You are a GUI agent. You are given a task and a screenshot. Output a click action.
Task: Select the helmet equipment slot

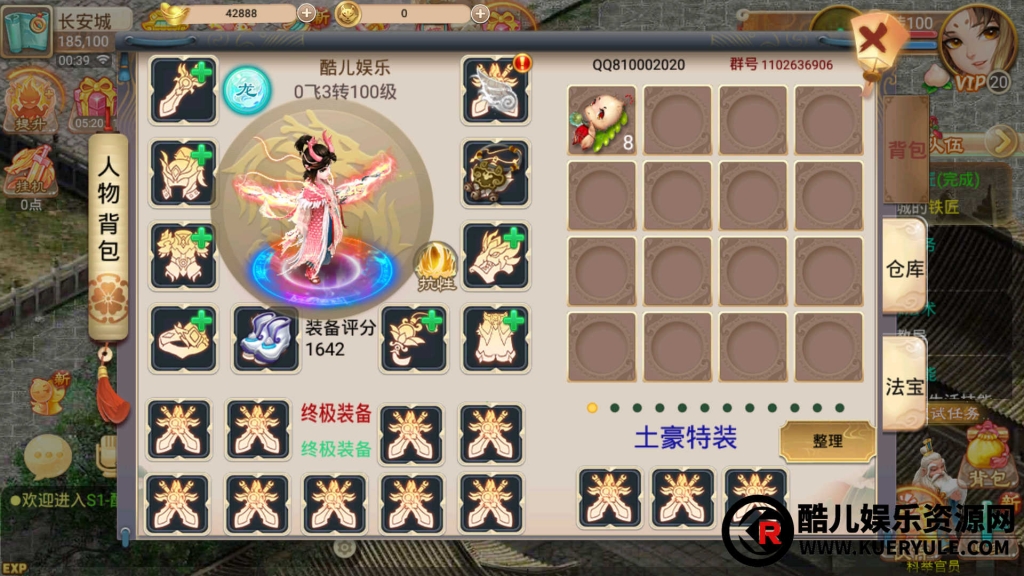coord(184,173)
